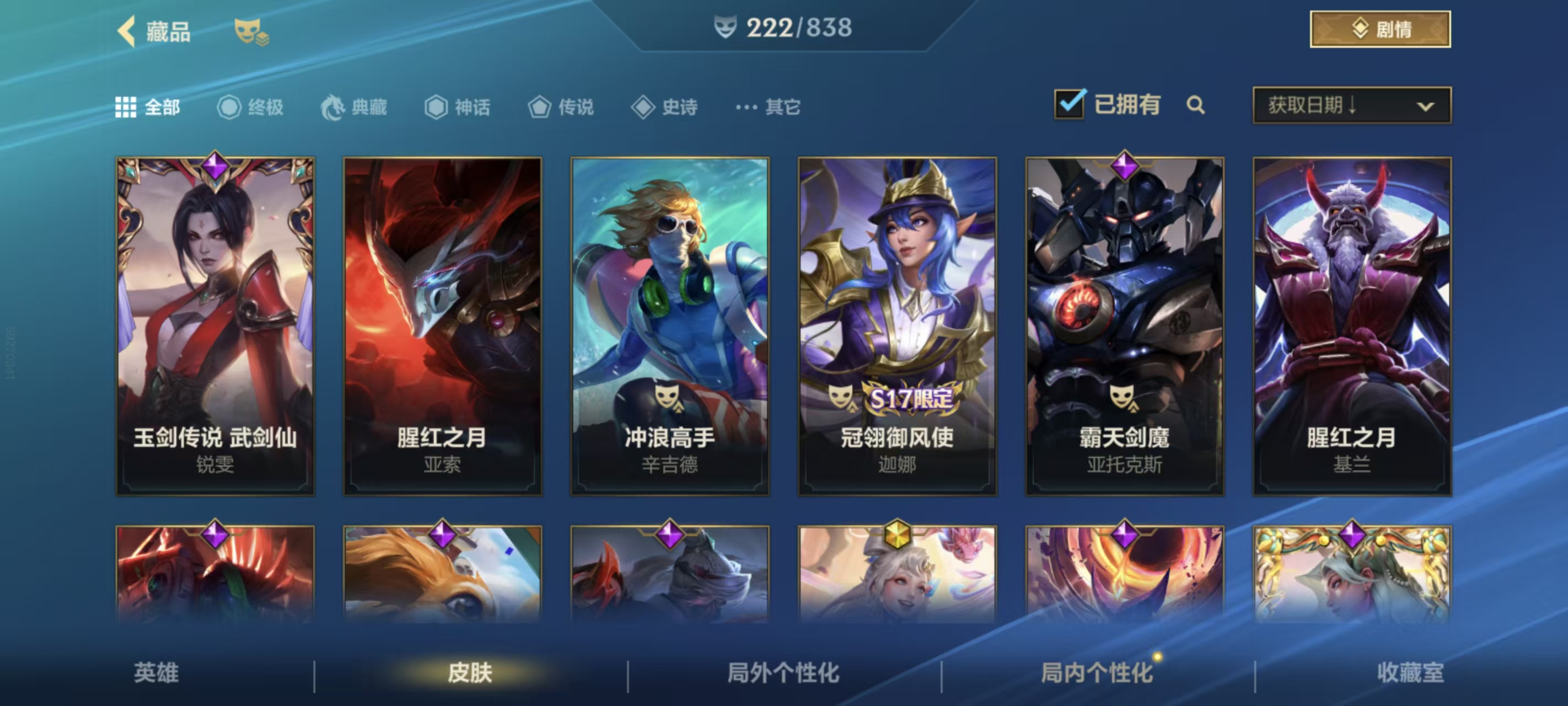
Task: Click the magnifying glass search icon
Action: pyautogui.click(x=1195, y=105)
